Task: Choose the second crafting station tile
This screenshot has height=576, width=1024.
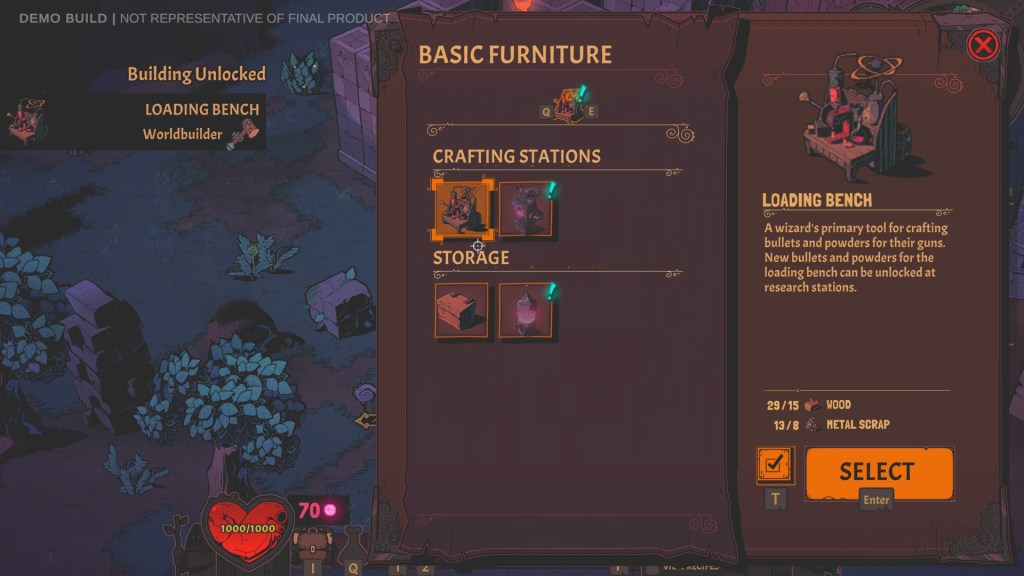Action: 526,209
